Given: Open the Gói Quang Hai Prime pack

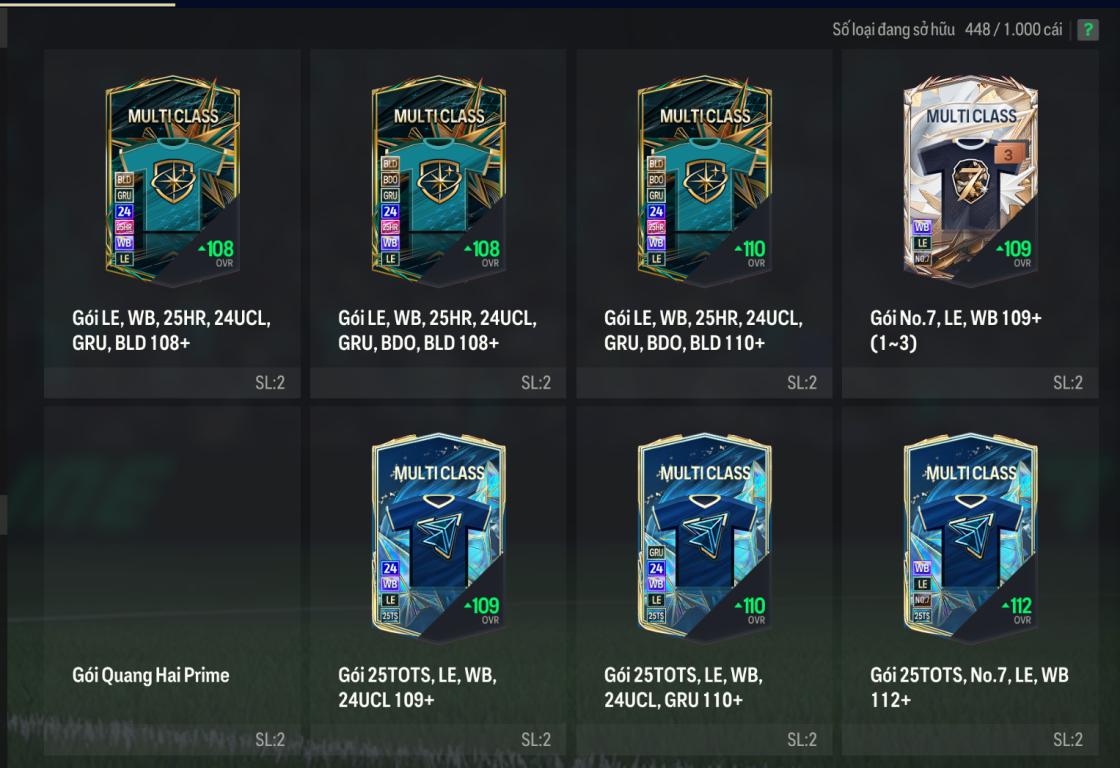Looking at the screenshot, I should [x=172, y=580].
